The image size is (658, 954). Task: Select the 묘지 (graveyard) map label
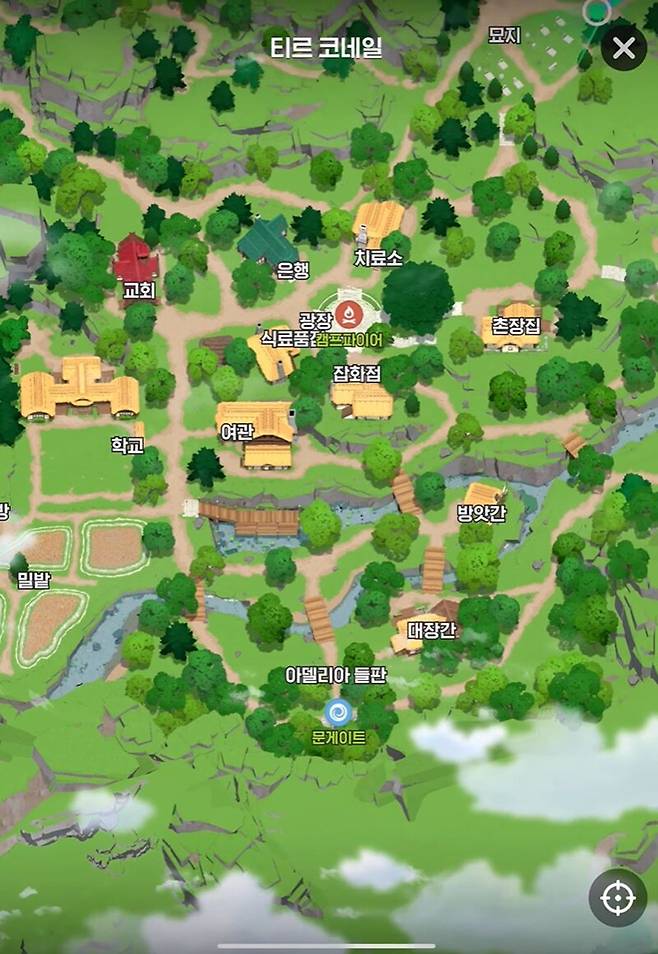click(504, 36)
